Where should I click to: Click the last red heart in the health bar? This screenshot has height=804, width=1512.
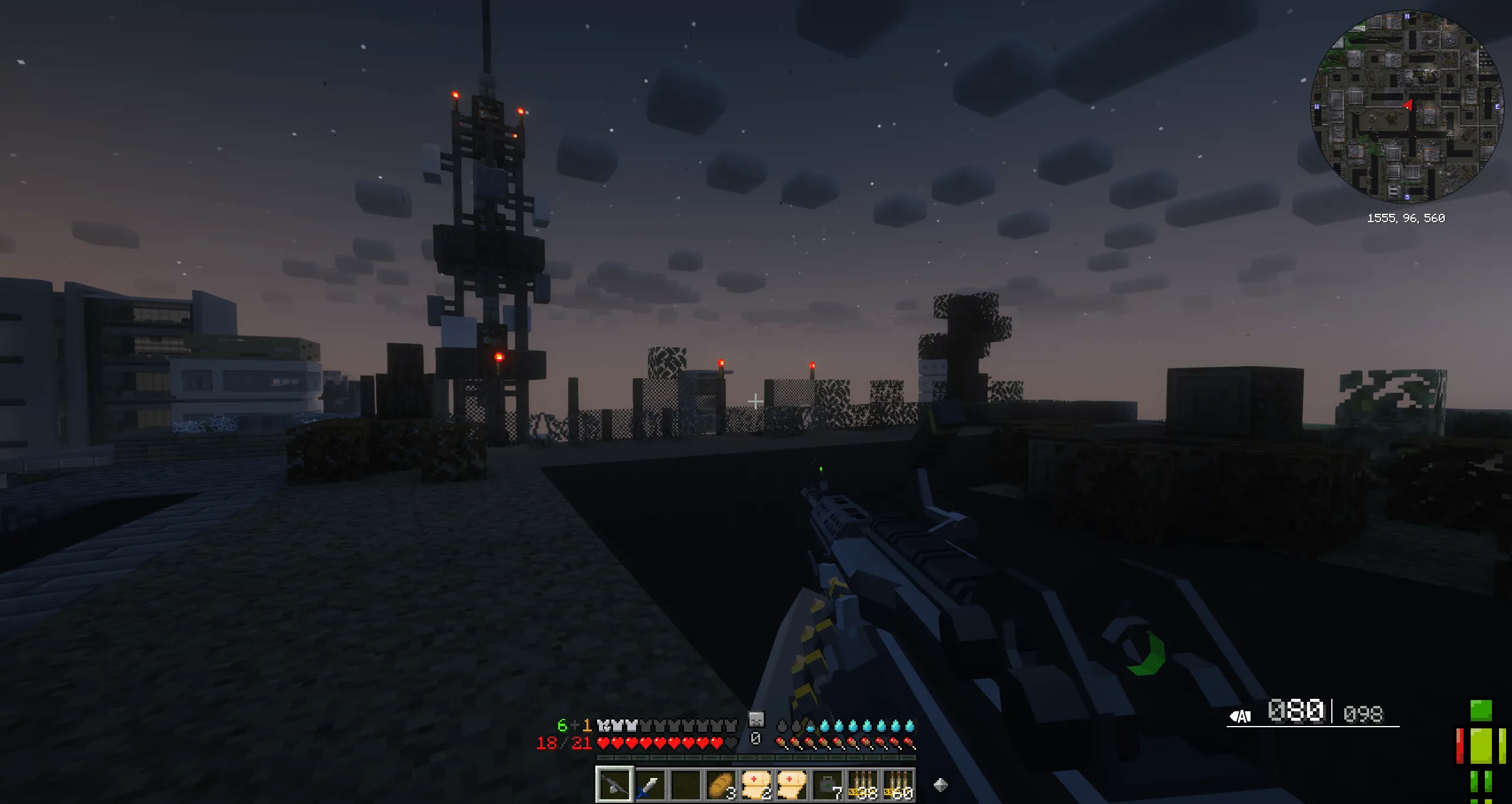pos(716,743)
